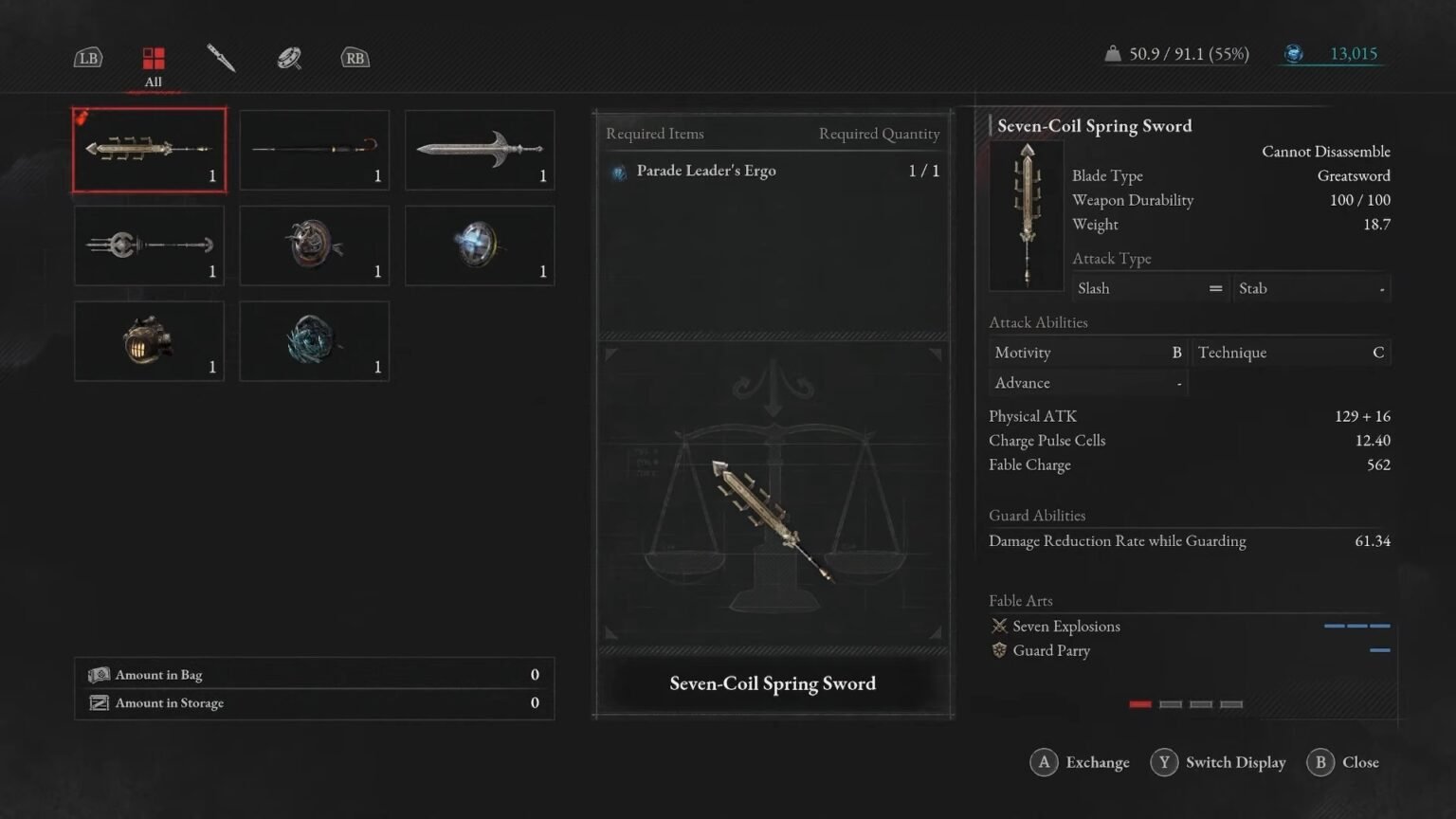Click the Guard Parry shield icon
The height and width of the screenshot is (819, 1456).
click(1000, 650)
